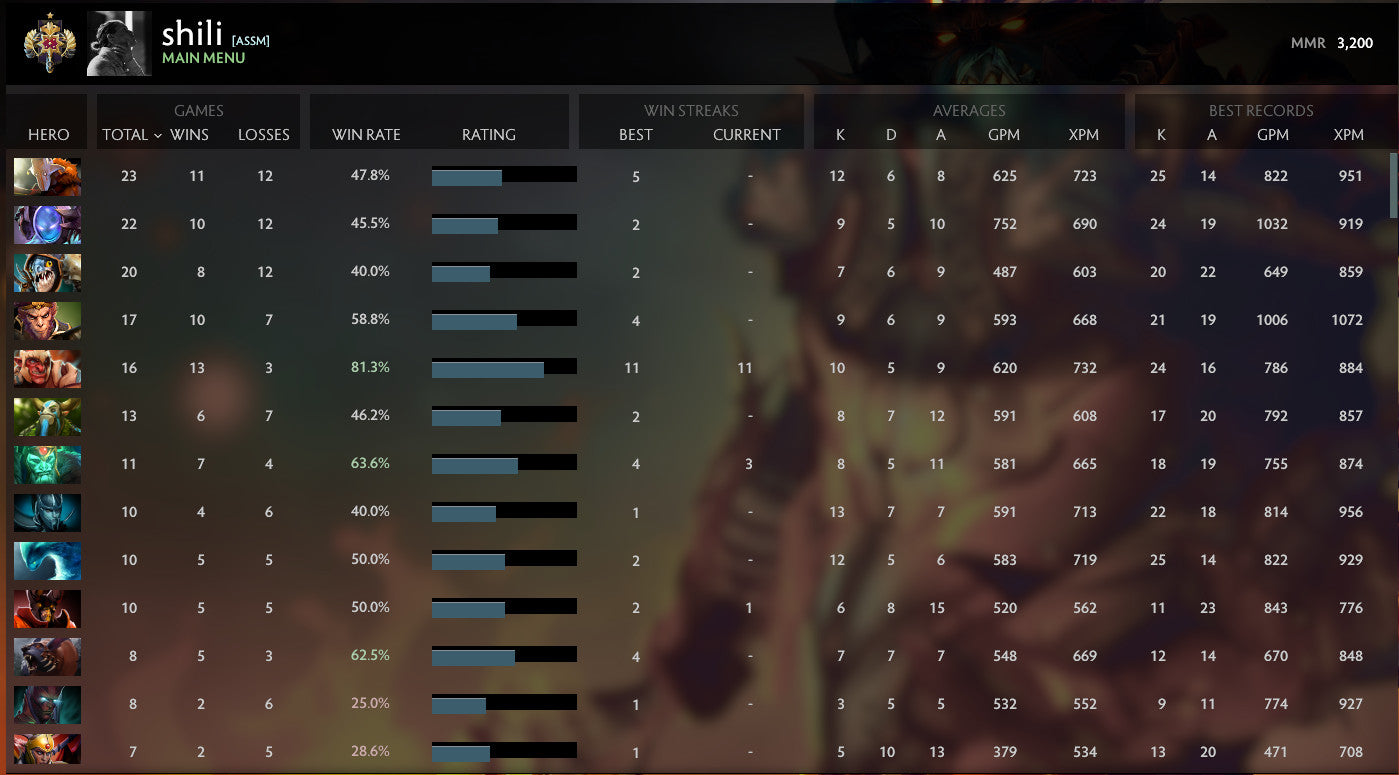This screenshot has height=775, width=1399.
Task: Click the hero portrait with 46.2% win rate
Action: [x=47, y=416]
